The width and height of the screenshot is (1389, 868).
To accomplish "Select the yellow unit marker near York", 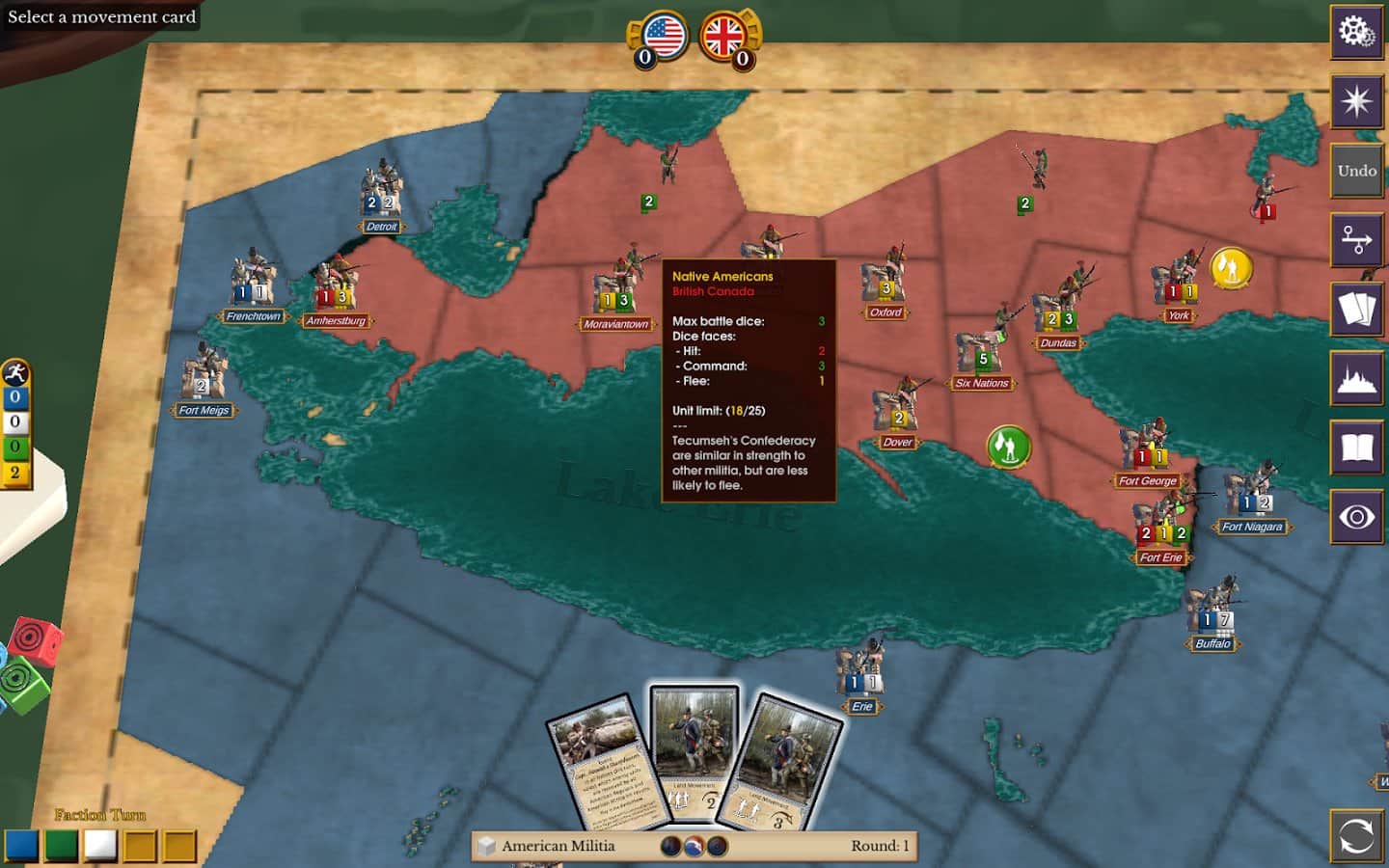I will point(1231,268).
